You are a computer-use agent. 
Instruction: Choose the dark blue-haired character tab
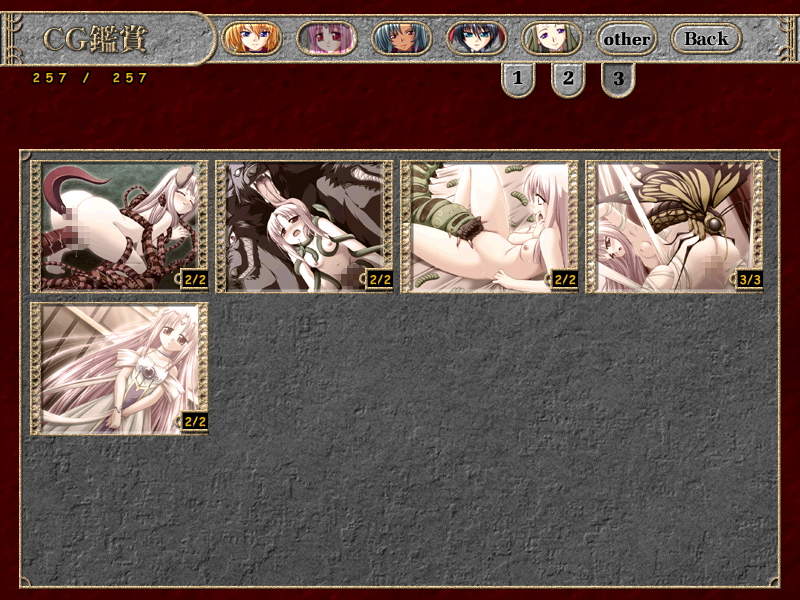[x=476, y=38]
